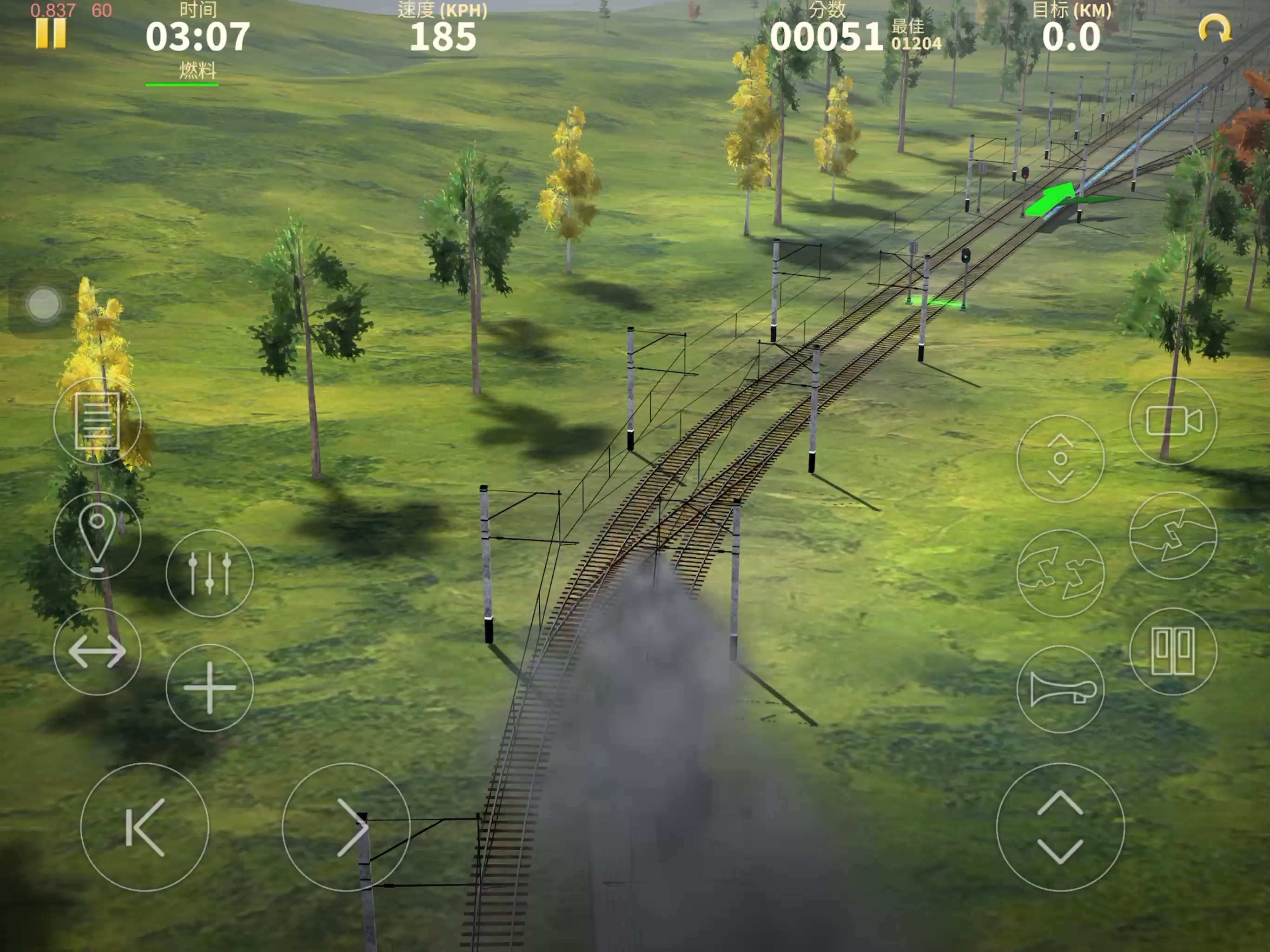Image resolution: width=1270 pixels, height=952 pixels.
Task: Activate the left arrow bar control
Action: pyautogui.click(x=145, y=827)
